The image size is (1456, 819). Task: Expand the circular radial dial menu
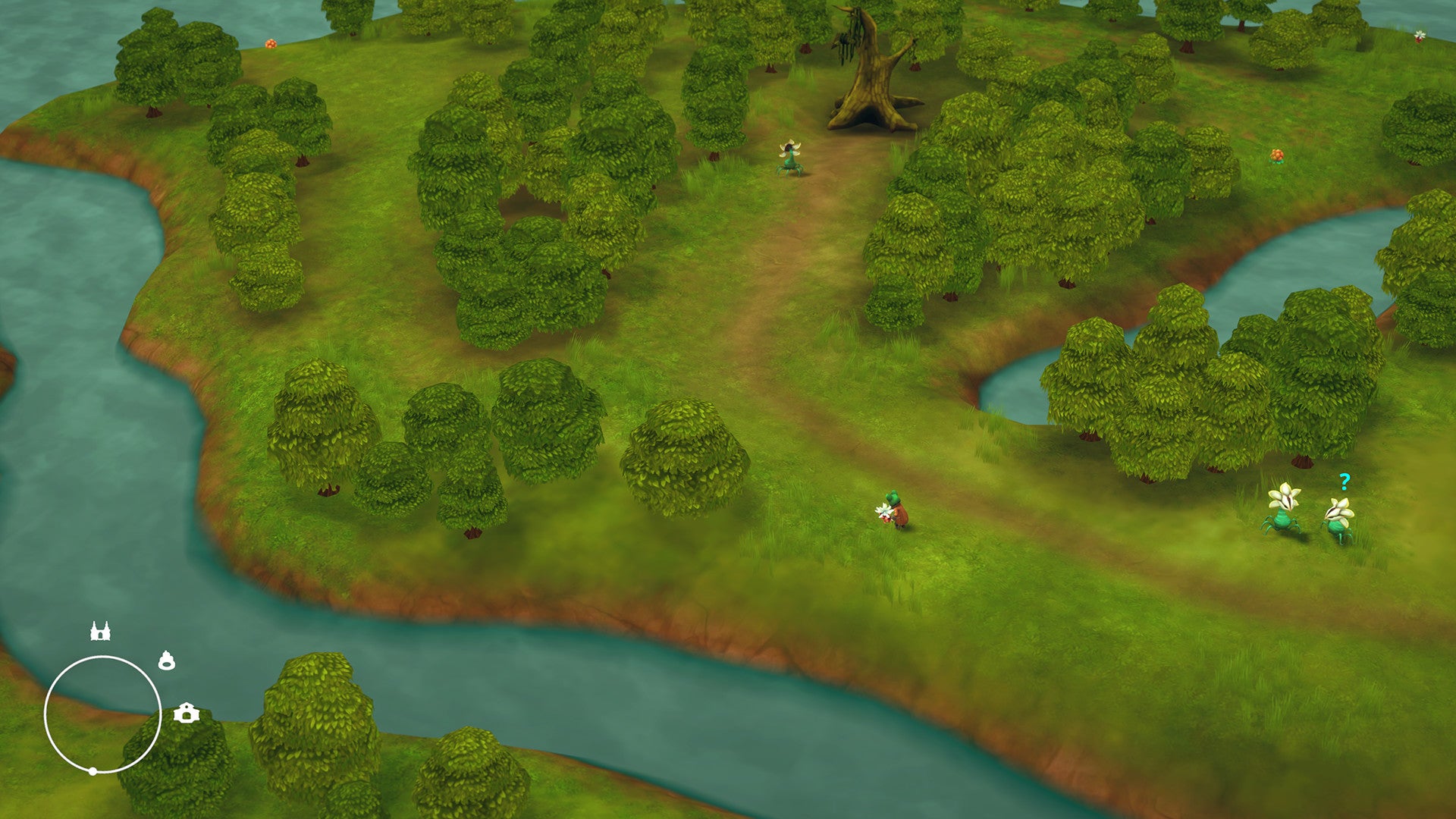[104, 715]
